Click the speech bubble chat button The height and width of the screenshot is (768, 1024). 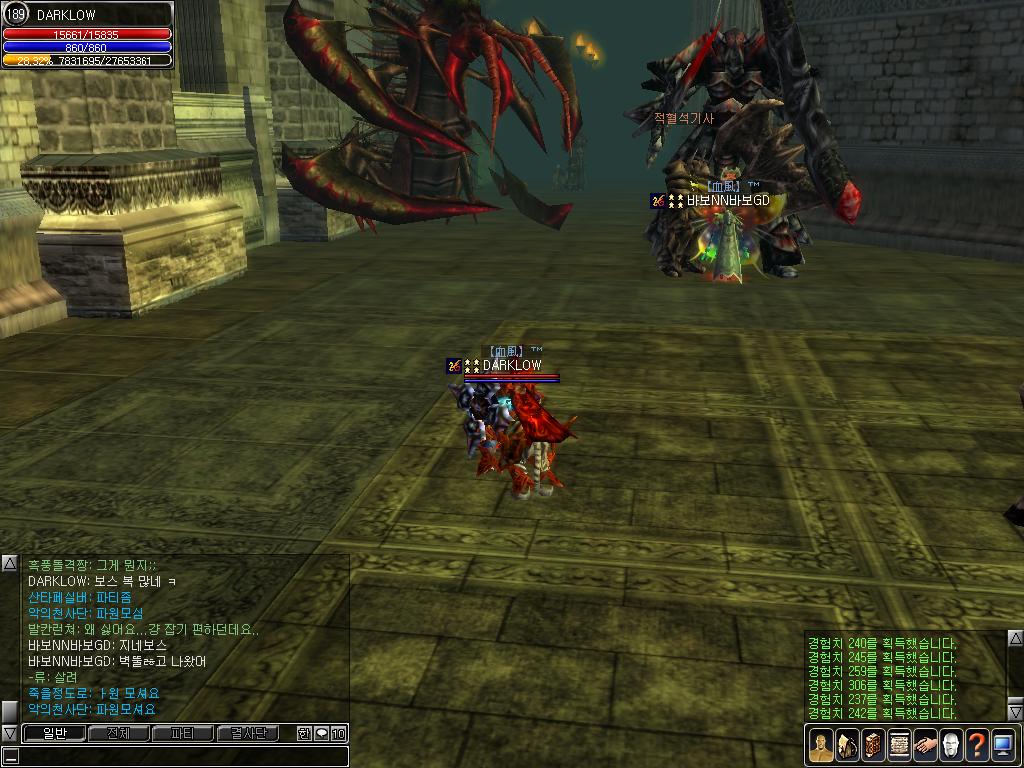tap(321, 733)
